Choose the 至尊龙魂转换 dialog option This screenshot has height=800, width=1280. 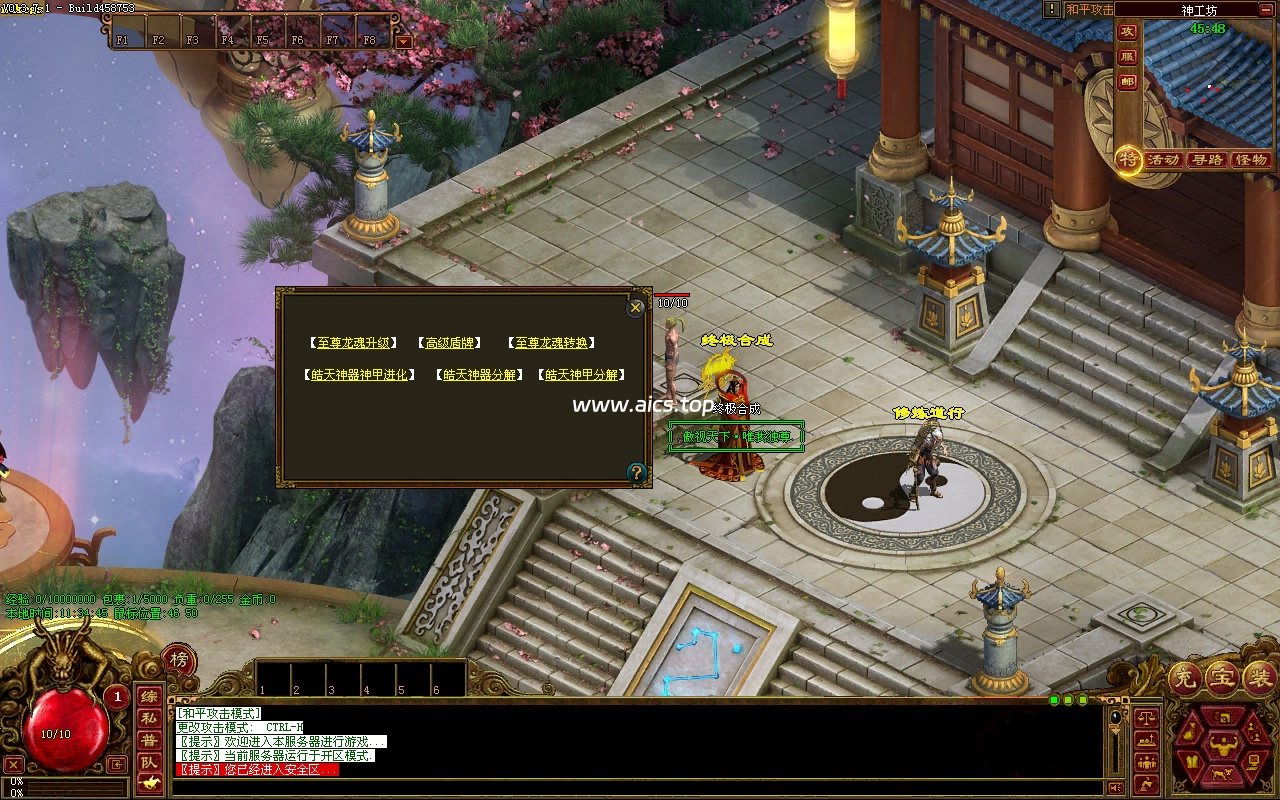(551, 343)
